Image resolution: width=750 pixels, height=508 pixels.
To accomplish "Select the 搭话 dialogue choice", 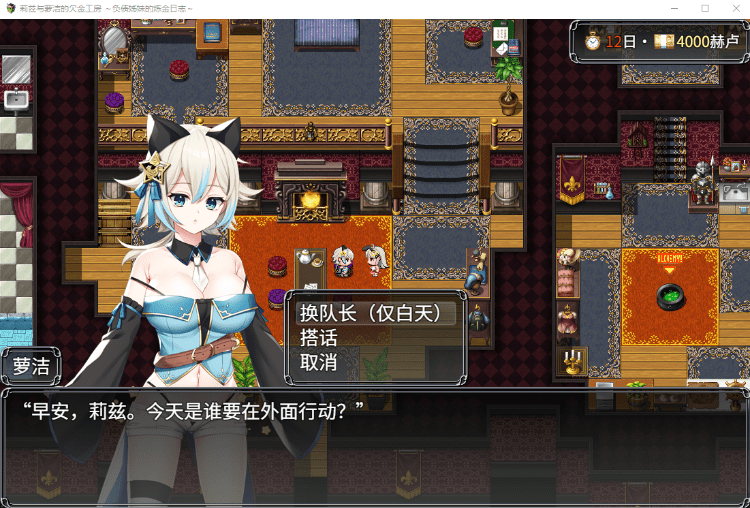I will (x=319, y=338).
